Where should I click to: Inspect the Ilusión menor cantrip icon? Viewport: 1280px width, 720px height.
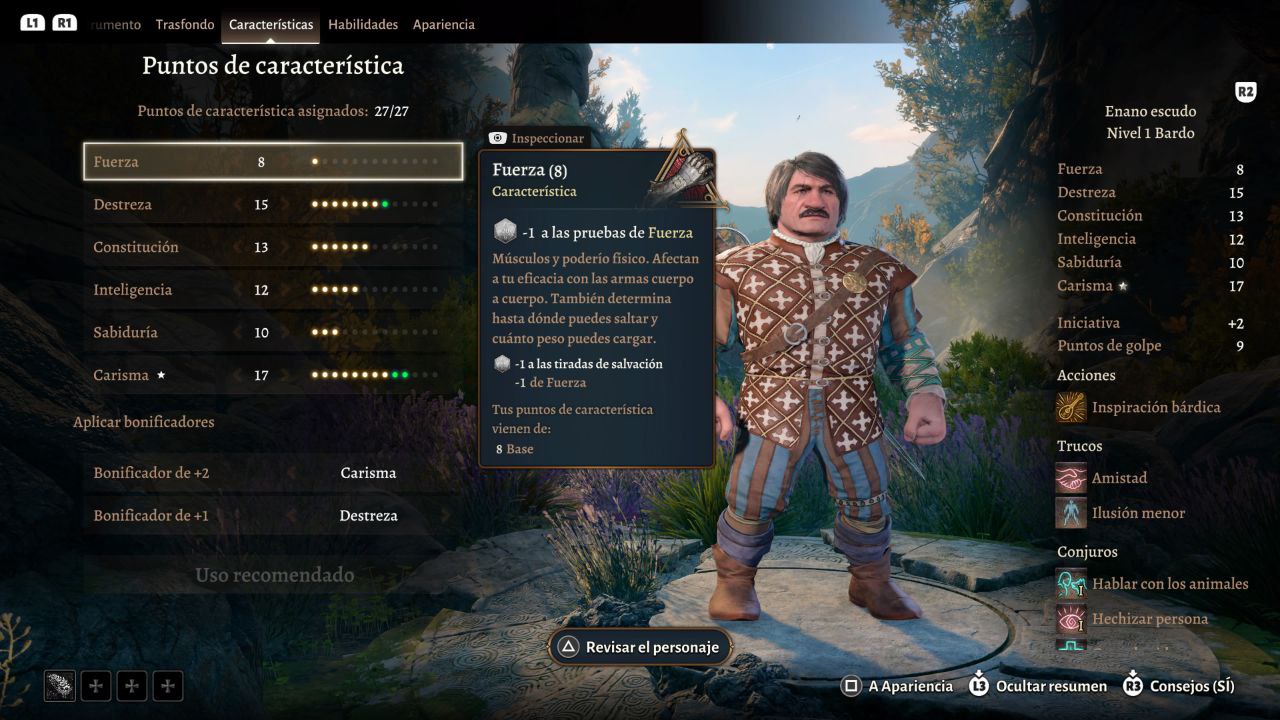1072,513
